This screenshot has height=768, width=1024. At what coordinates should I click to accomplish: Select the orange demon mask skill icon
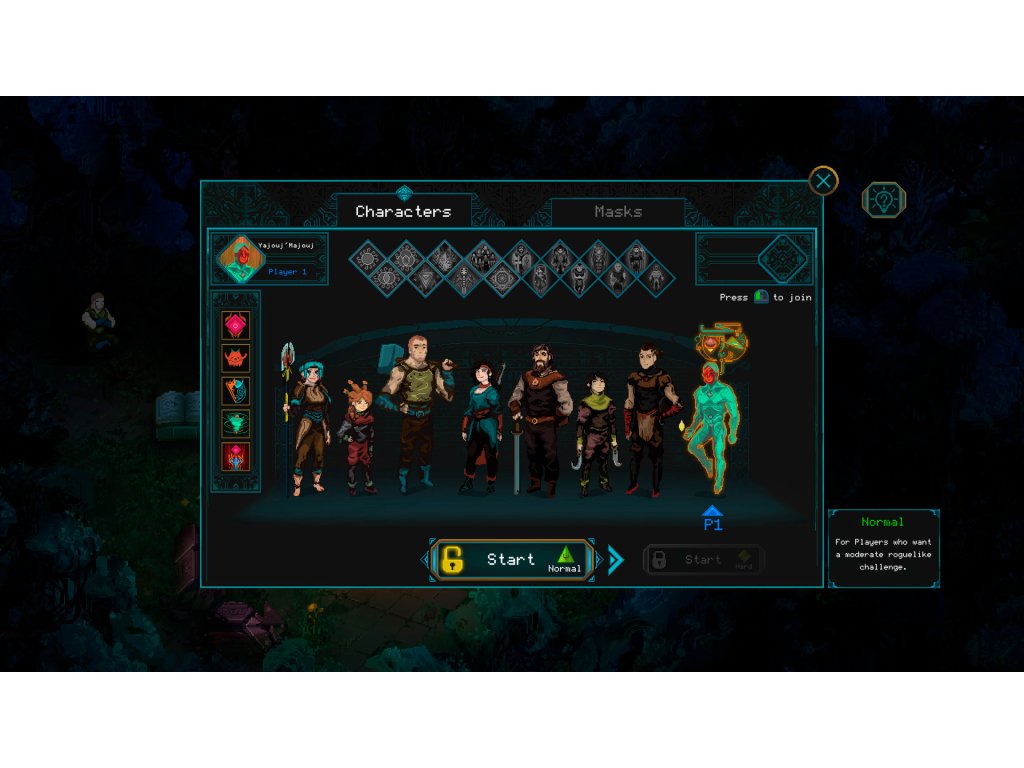point(236,358)
